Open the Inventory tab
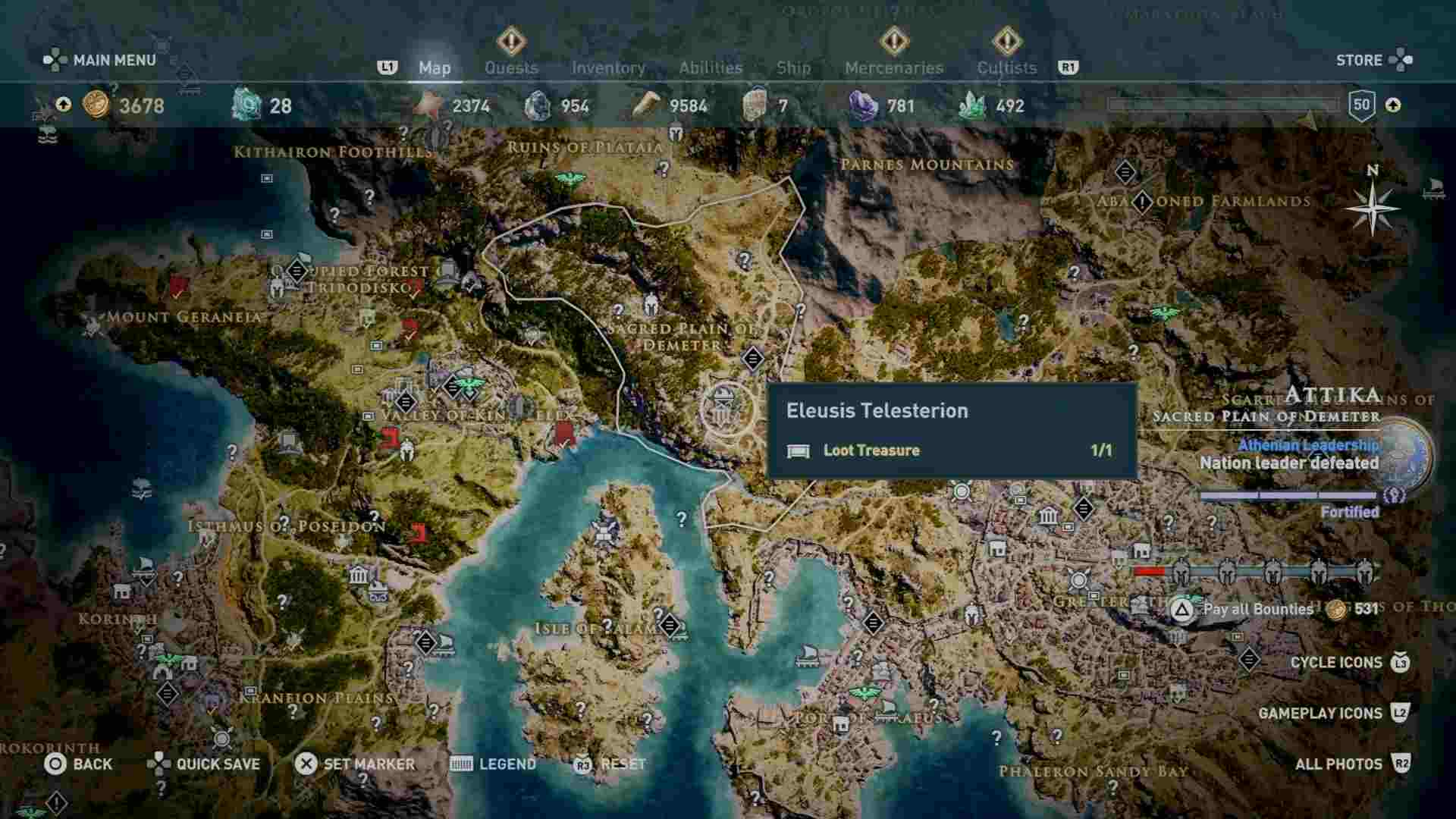1456x819 pixels. [610, 67]
